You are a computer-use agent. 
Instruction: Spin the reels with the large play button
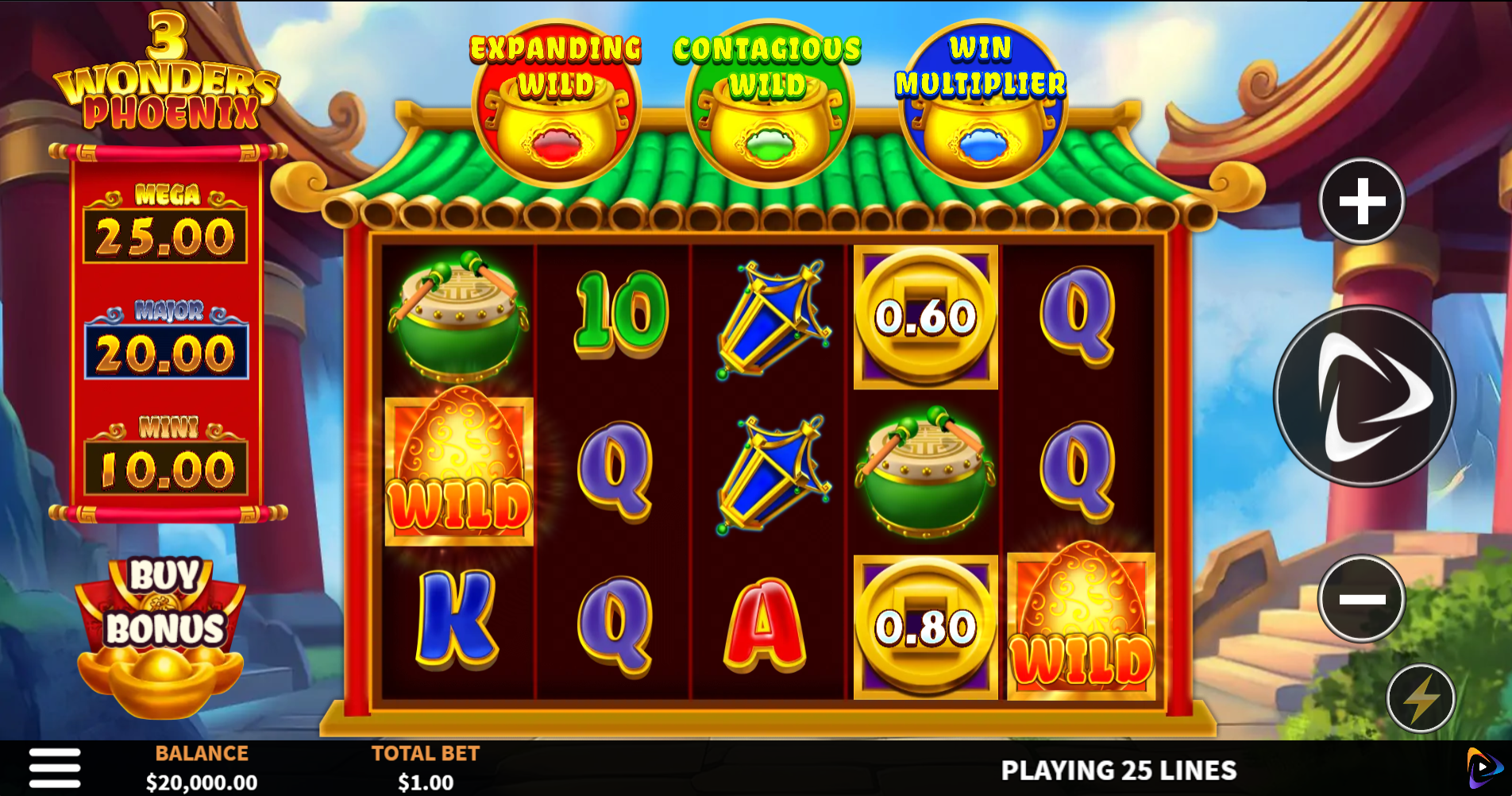(x=1364, y=396)
